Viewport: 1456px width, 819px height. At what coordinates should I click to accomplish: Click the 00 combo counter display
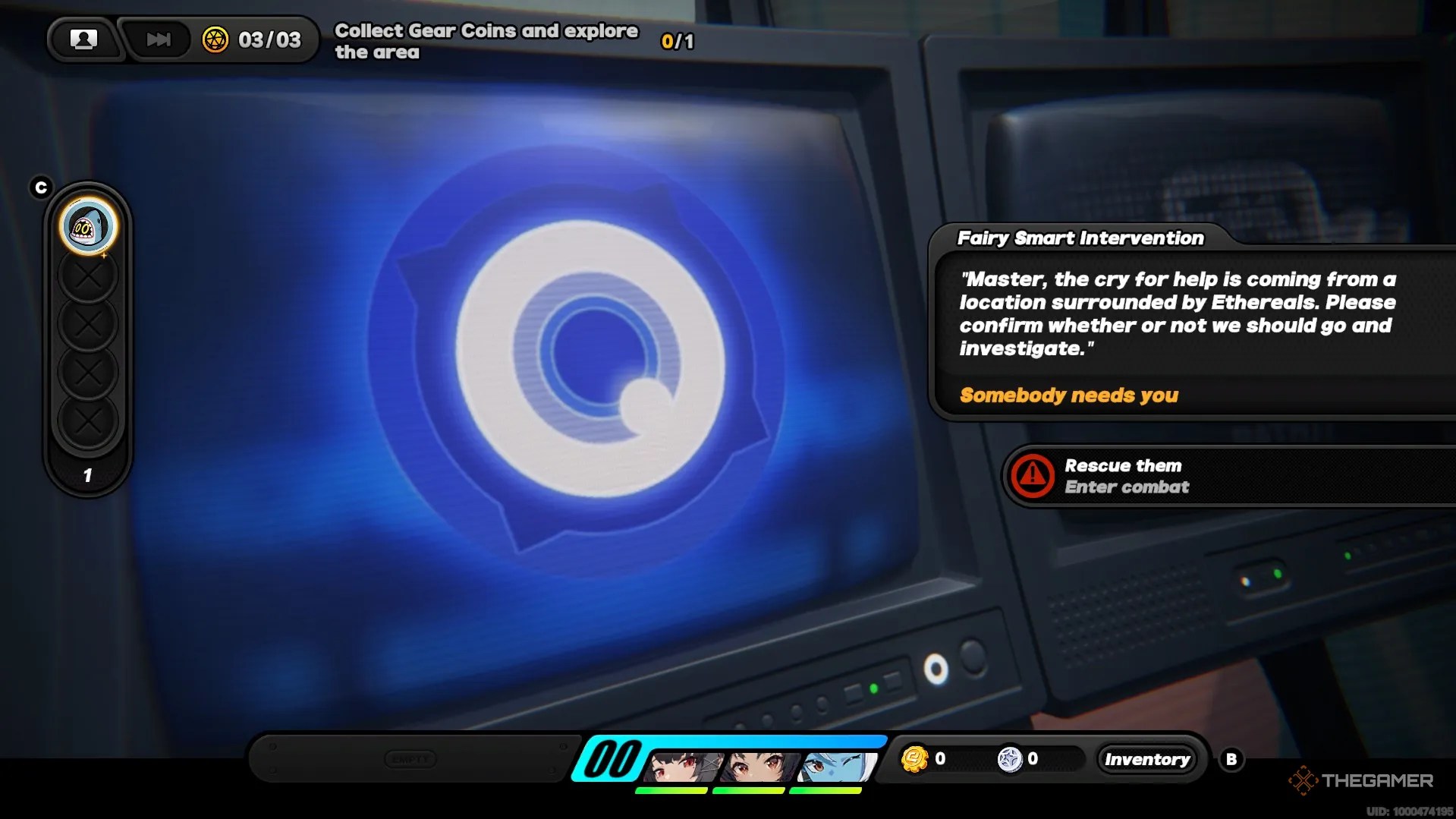(612, 757)
